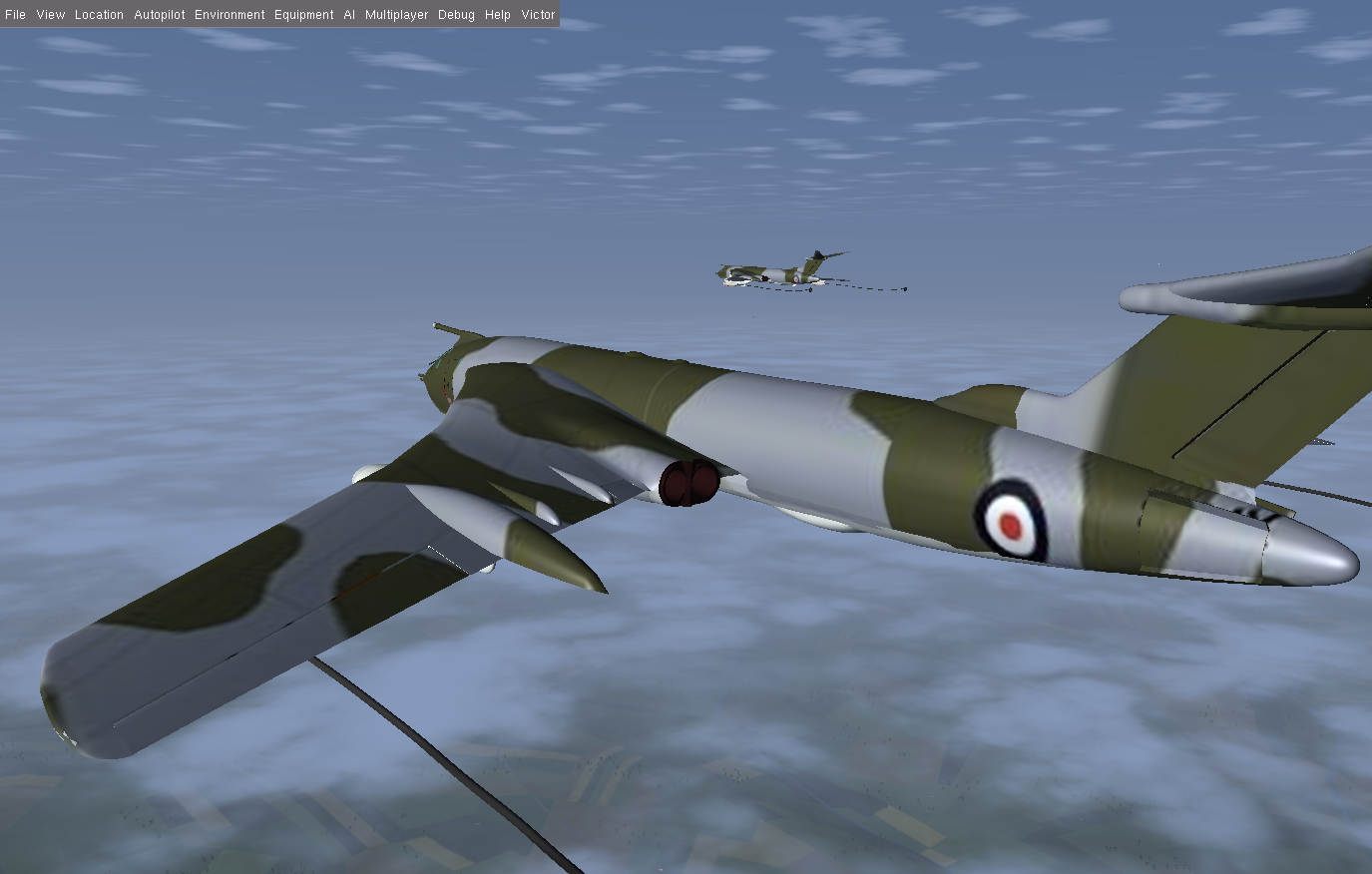The height and width of the screenshot is (874, 1372).
Task: Open the Victor aircraft menu
Action: click(538, 15)
